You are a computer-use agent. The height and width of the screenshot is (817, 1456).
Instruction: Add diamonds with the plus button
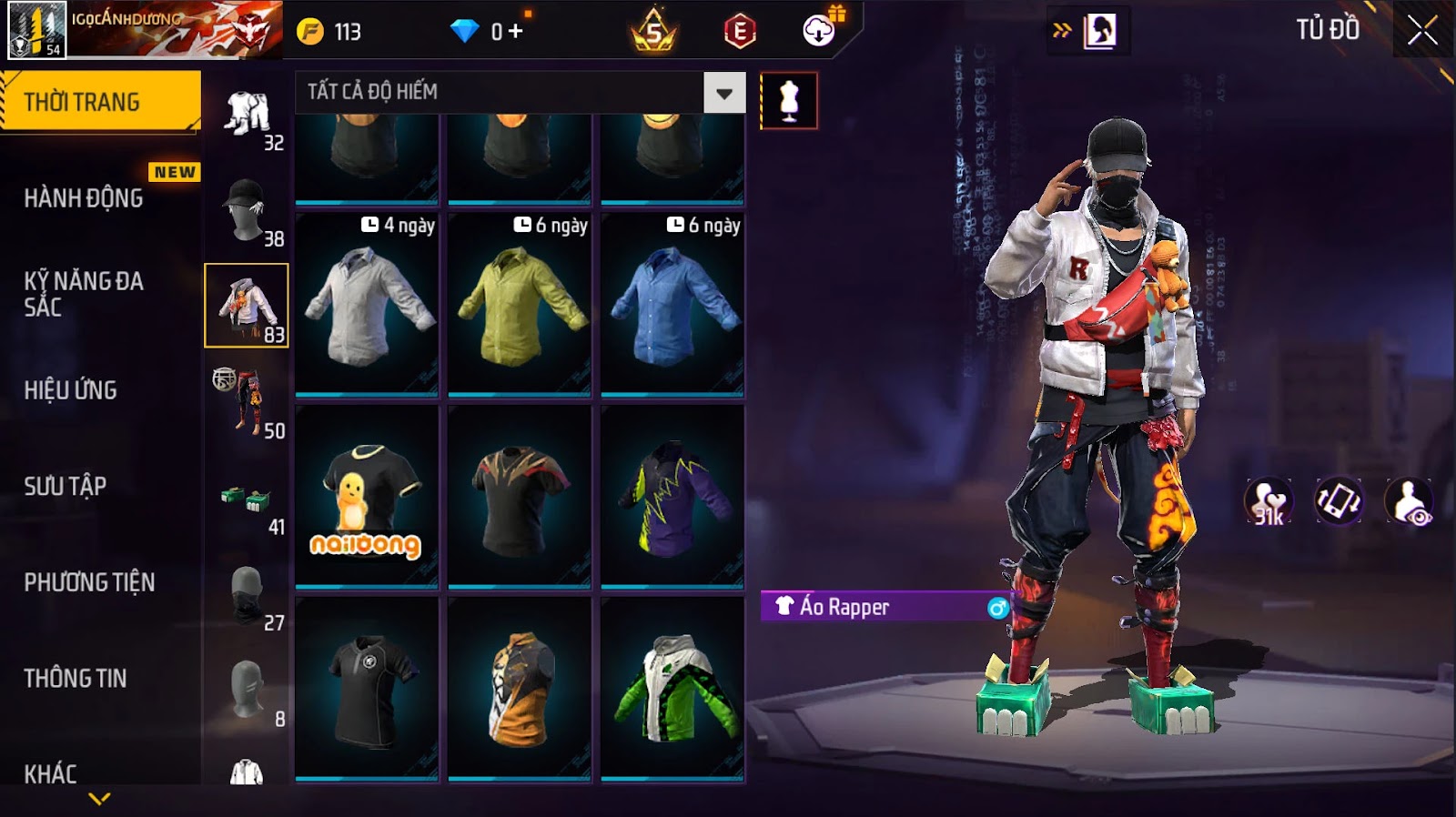(515, 31)
